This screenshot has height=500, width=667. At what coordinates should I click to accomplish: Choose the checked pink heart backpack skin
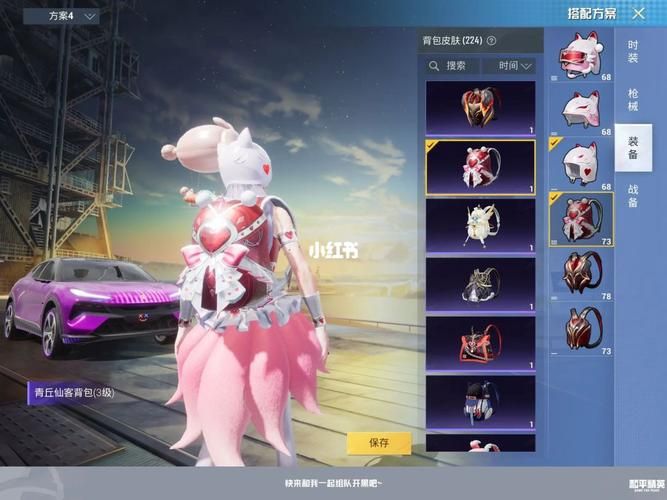coord(480,167)
